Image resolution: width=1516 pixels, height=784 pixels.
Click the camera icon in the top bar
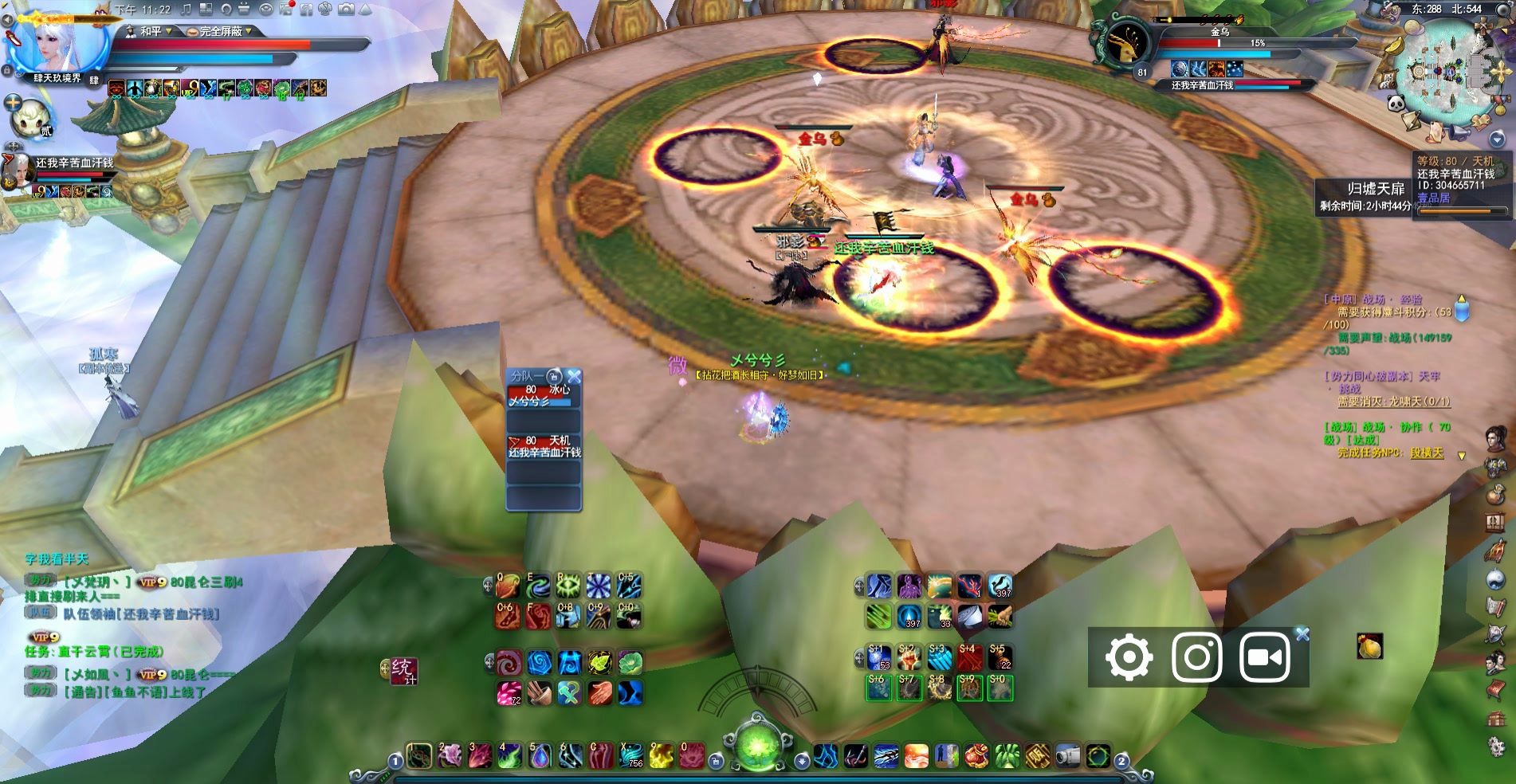[x=346, y=10]
